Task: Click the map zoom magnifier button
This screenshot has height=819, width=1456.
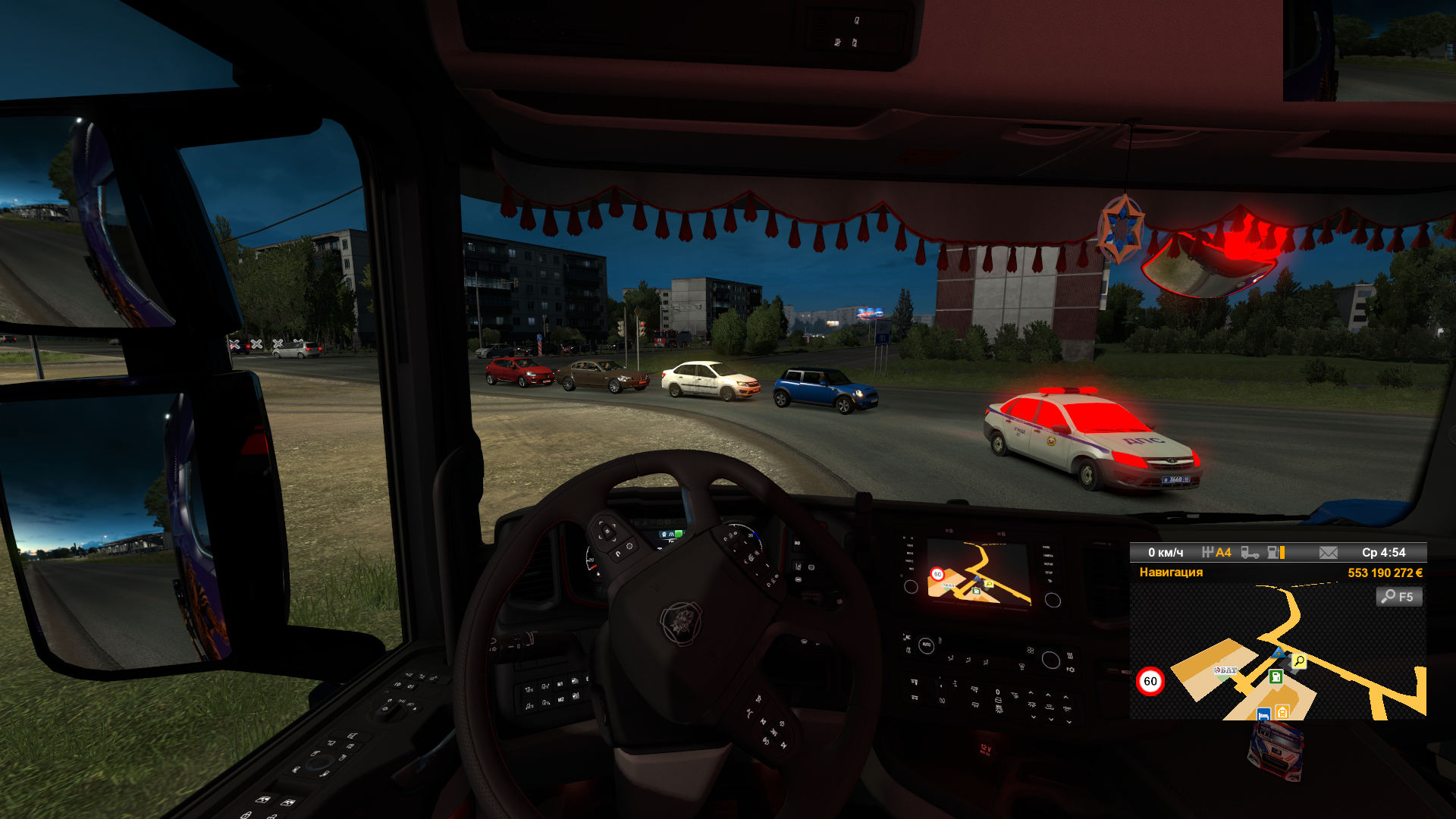Action: [x=1398, y=597]
